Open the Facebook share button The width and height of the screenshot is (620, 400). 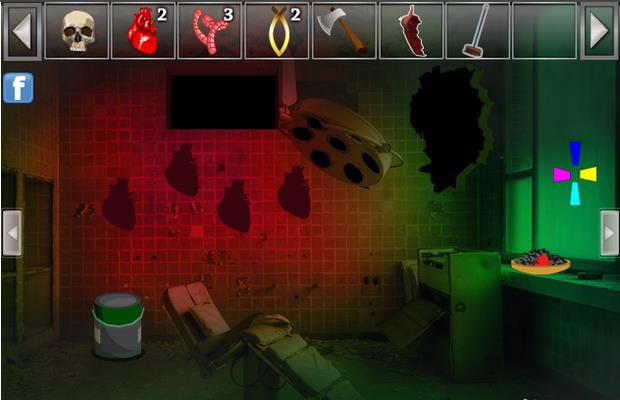point(18,88)
